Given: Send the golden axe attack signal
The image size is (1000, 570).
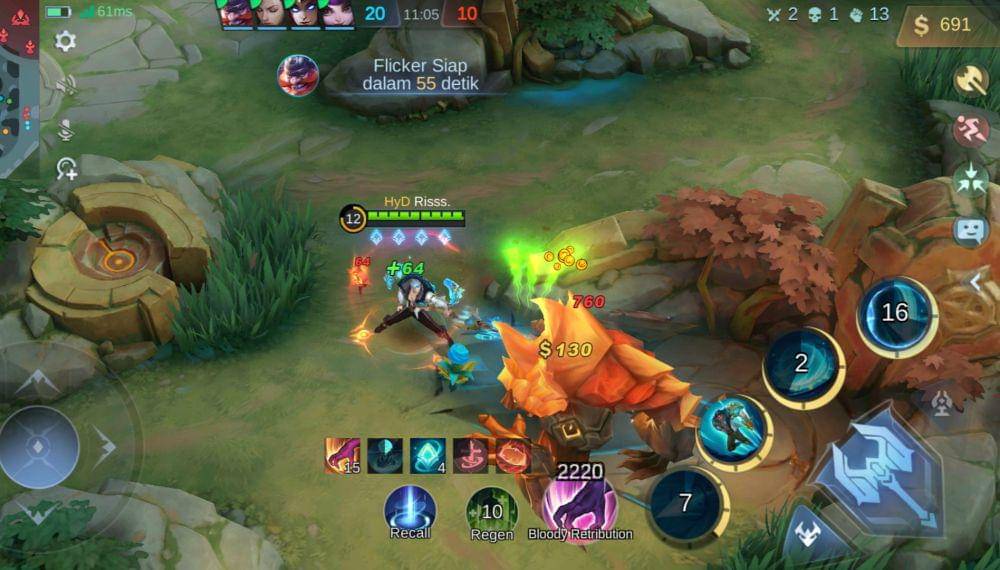Looking at the screenshot, I should pos(970,80).
